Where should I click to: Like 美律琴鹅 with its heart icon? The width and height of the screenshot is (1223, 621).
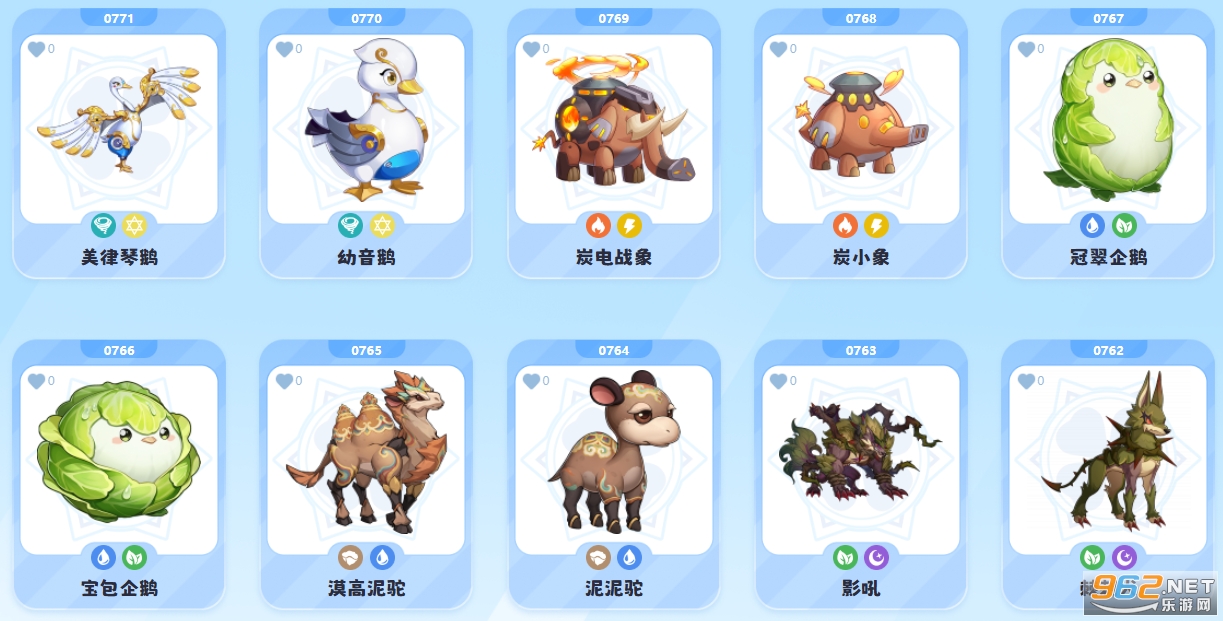(36, 49)
